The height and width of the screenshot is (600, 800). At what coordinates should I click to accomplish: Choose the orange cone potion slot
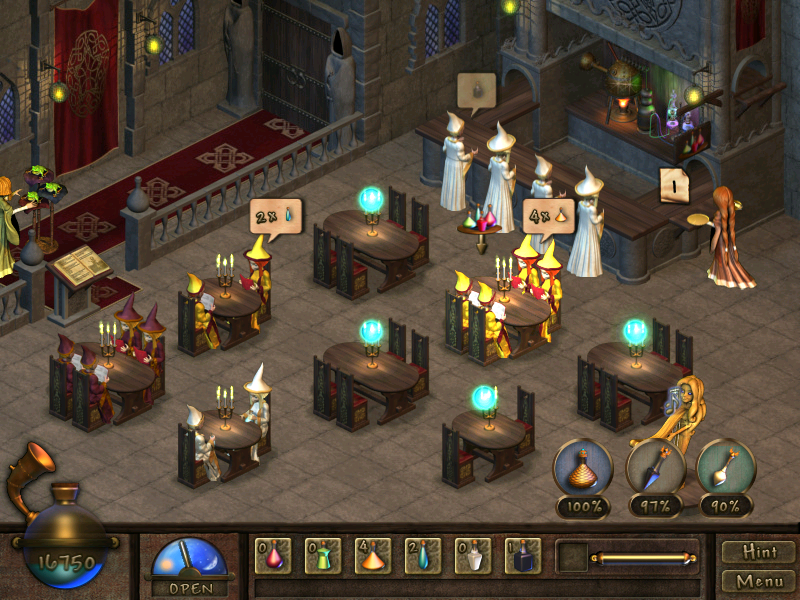(x=373, y=555)
